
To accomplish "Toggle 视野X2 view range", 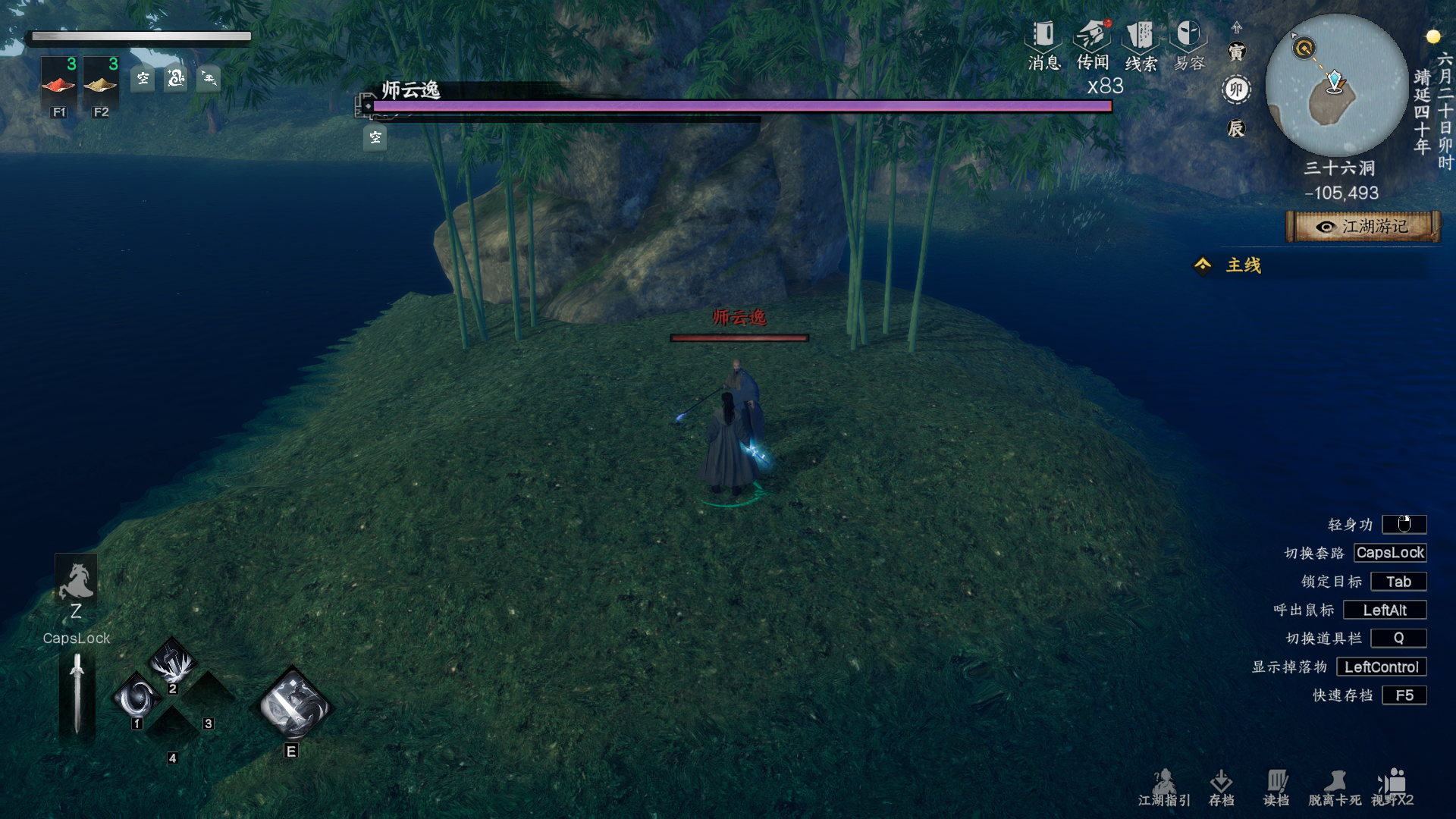I will [1392, 787].
